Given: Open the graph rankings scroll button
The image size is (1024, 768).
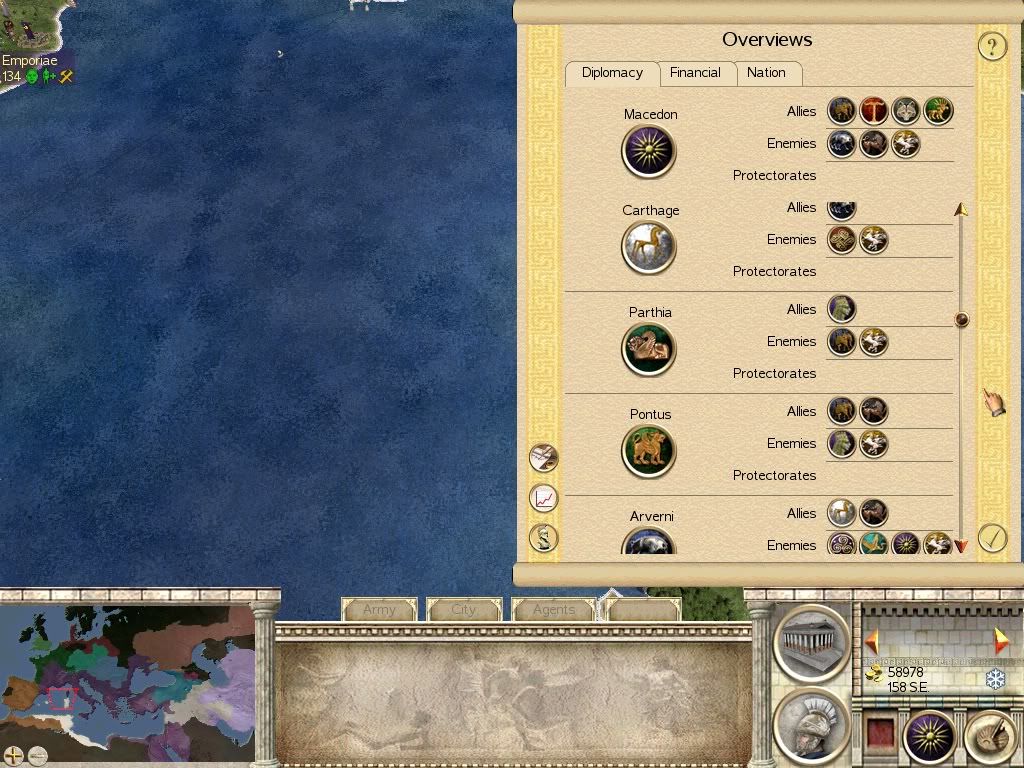Looking at the screenshot, I should pos(543,497).
